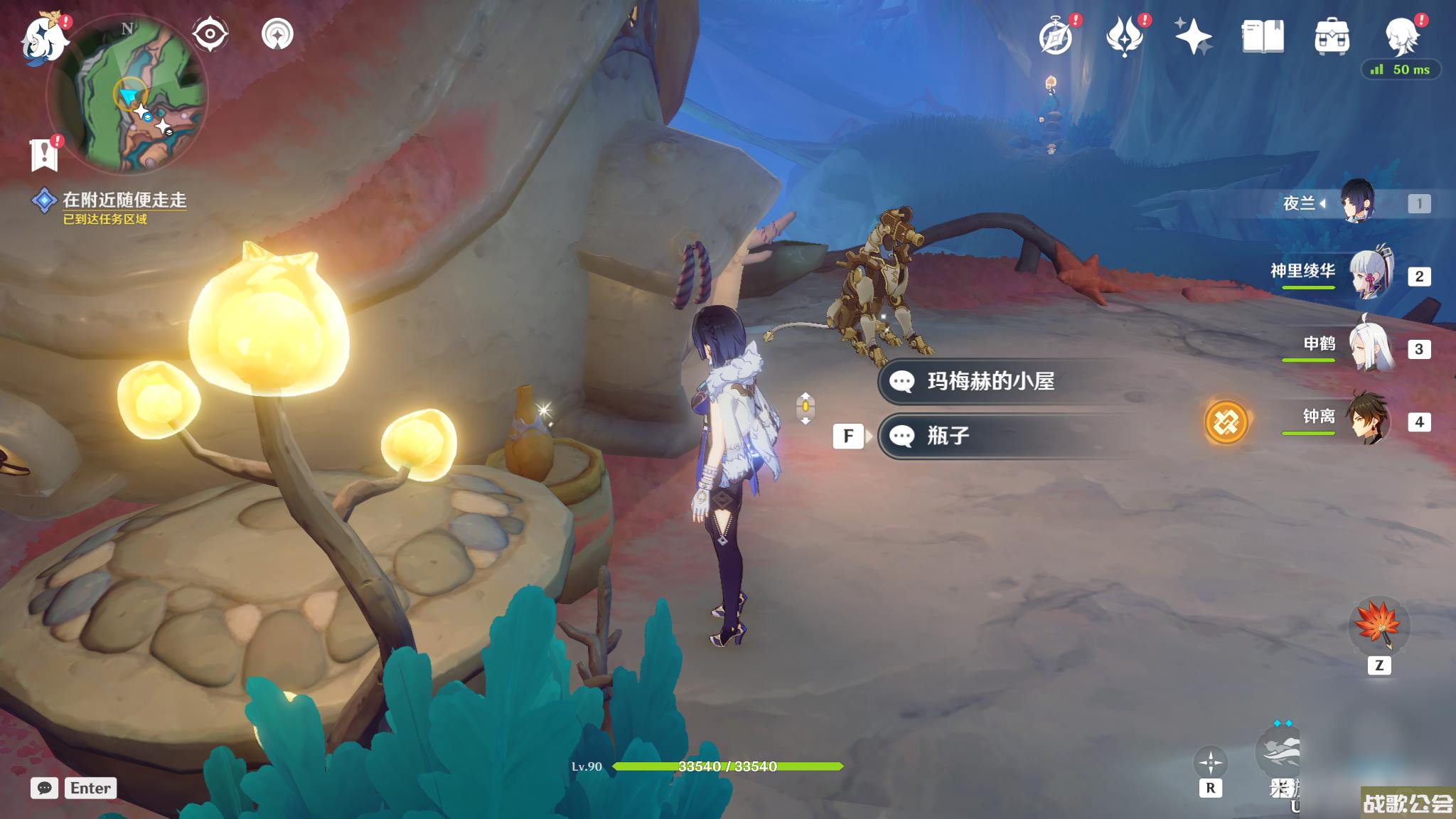Open the backpack inventory icon
Viewport: 1456px width, 819px height.
1332,37
